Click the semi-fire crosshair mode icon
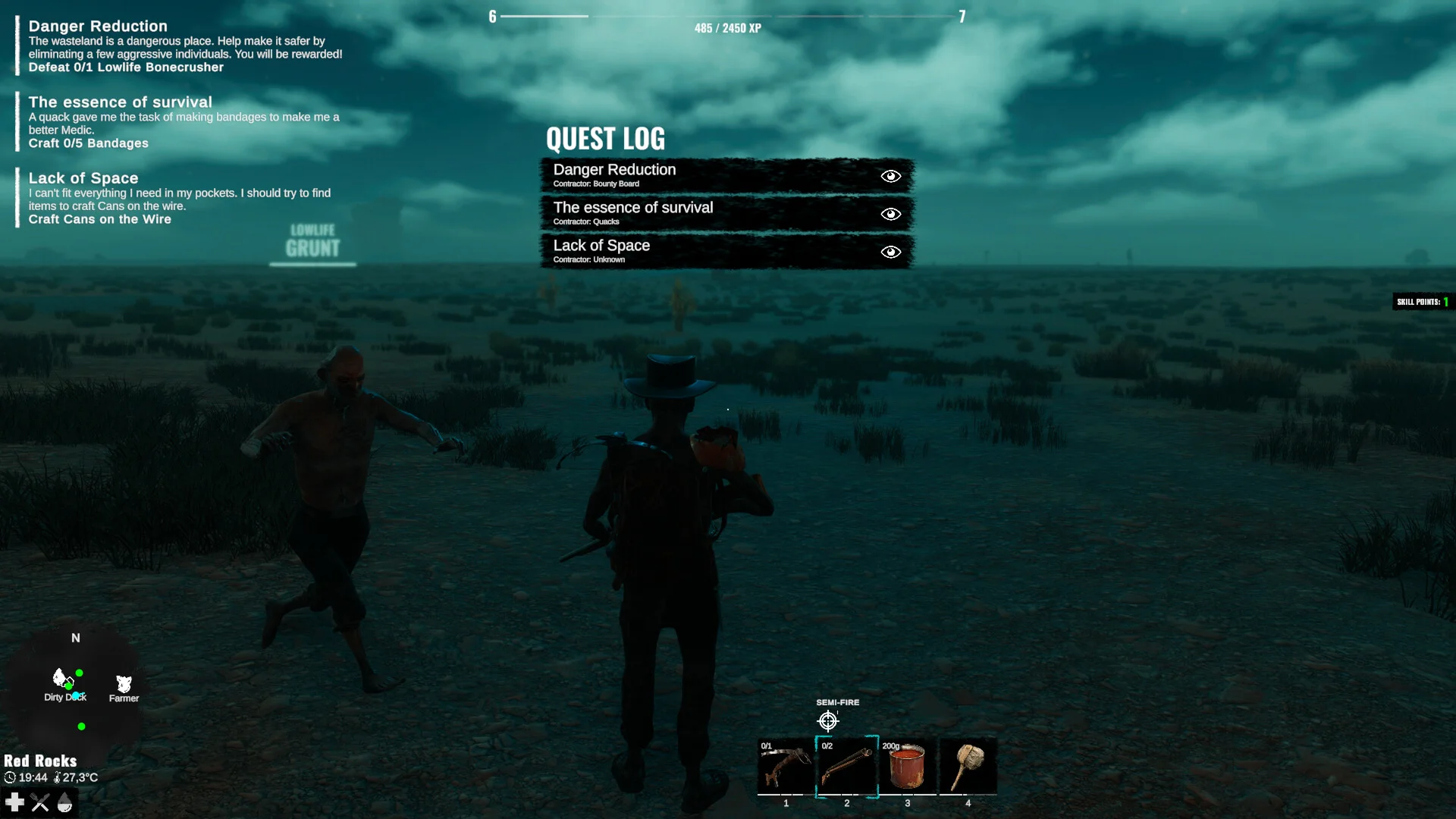 tap(827, 720)
